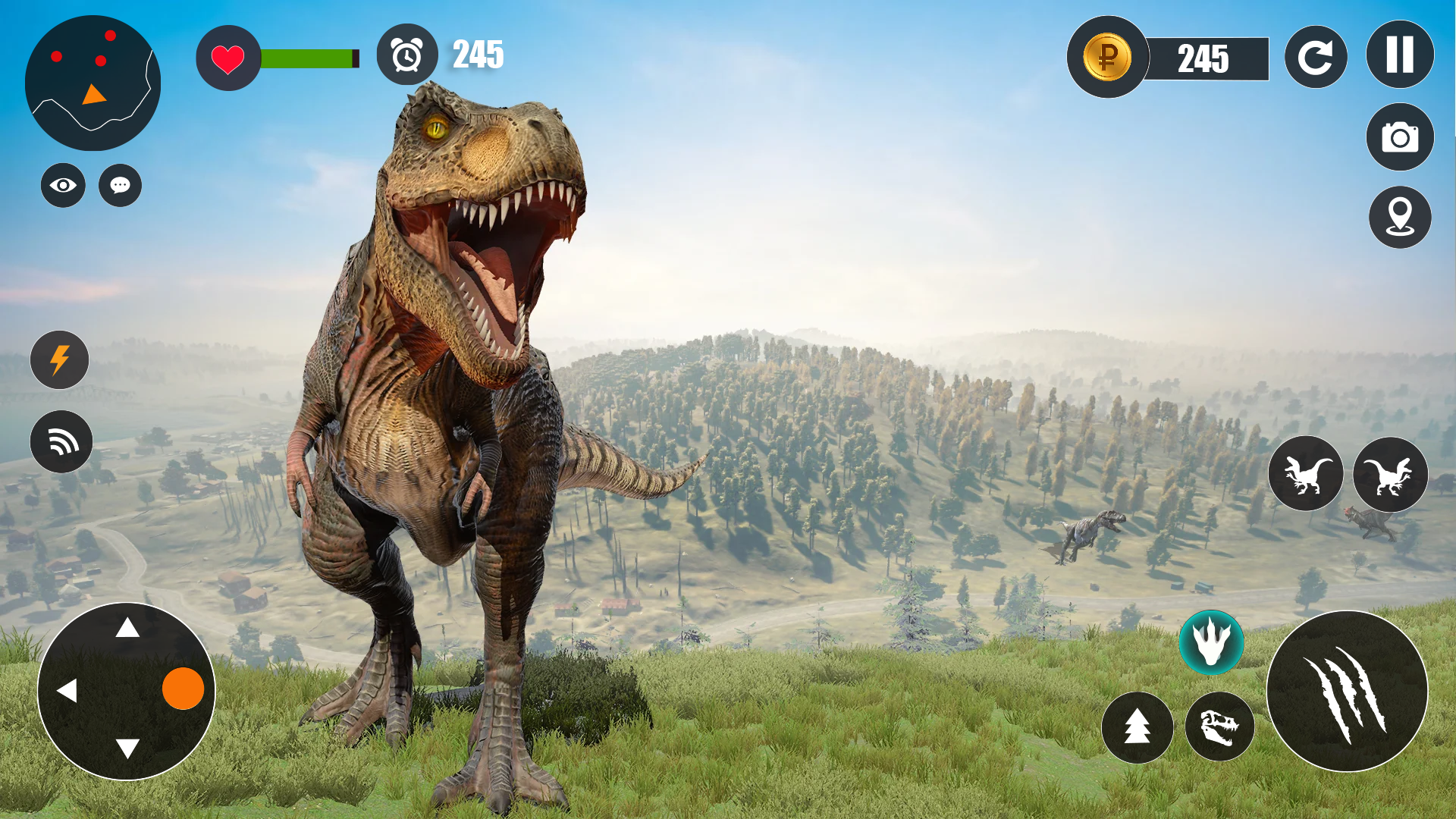Use the dinosaur skull bite attack
The height and width of the screenshot is (819, 1456).
(x=1219, y=727)
